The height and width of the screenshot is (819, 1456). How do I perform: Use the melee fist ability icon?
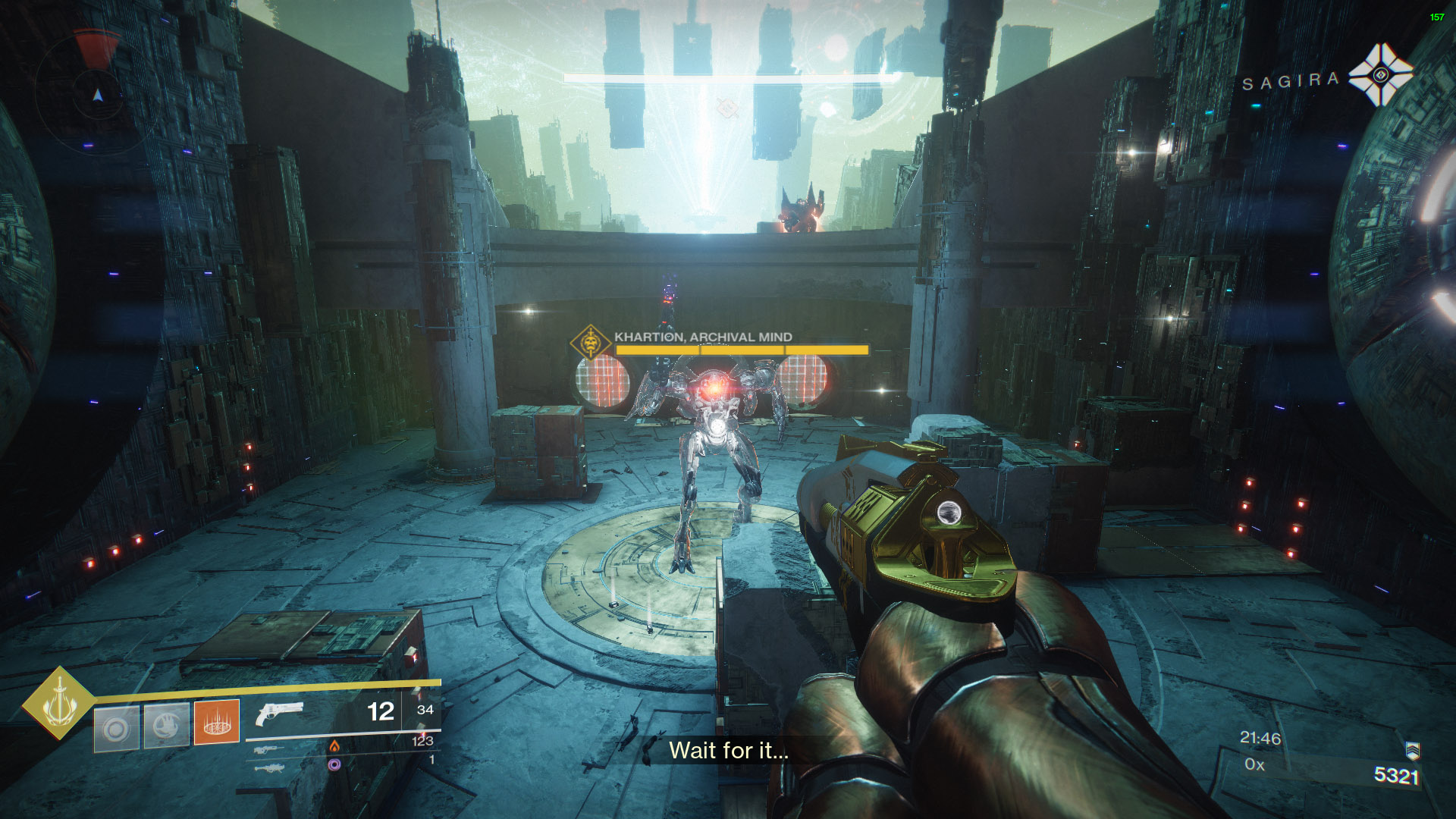pos(166,726)
